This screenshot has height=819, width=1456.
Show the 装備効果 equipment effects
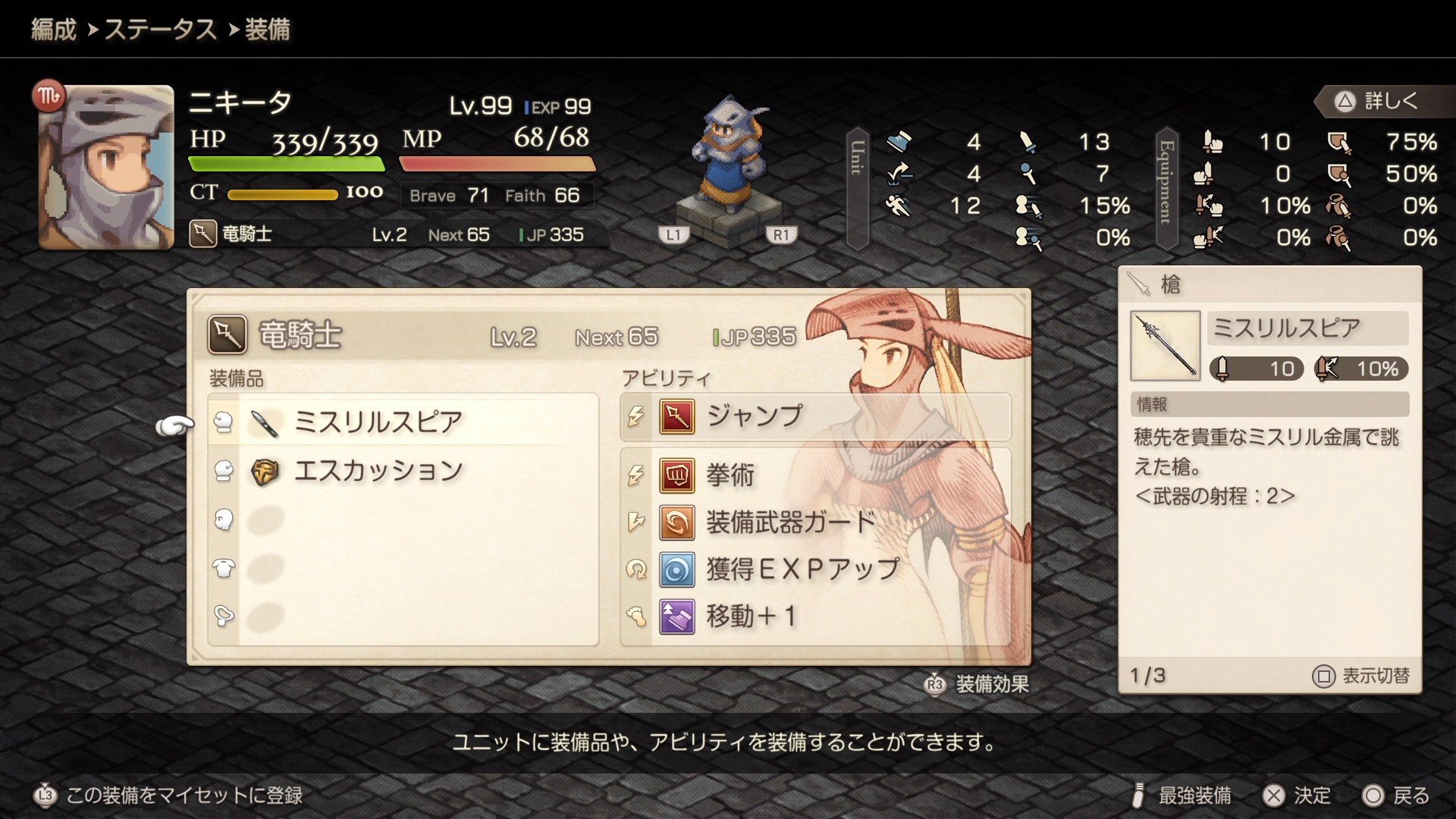pos(978,684)
